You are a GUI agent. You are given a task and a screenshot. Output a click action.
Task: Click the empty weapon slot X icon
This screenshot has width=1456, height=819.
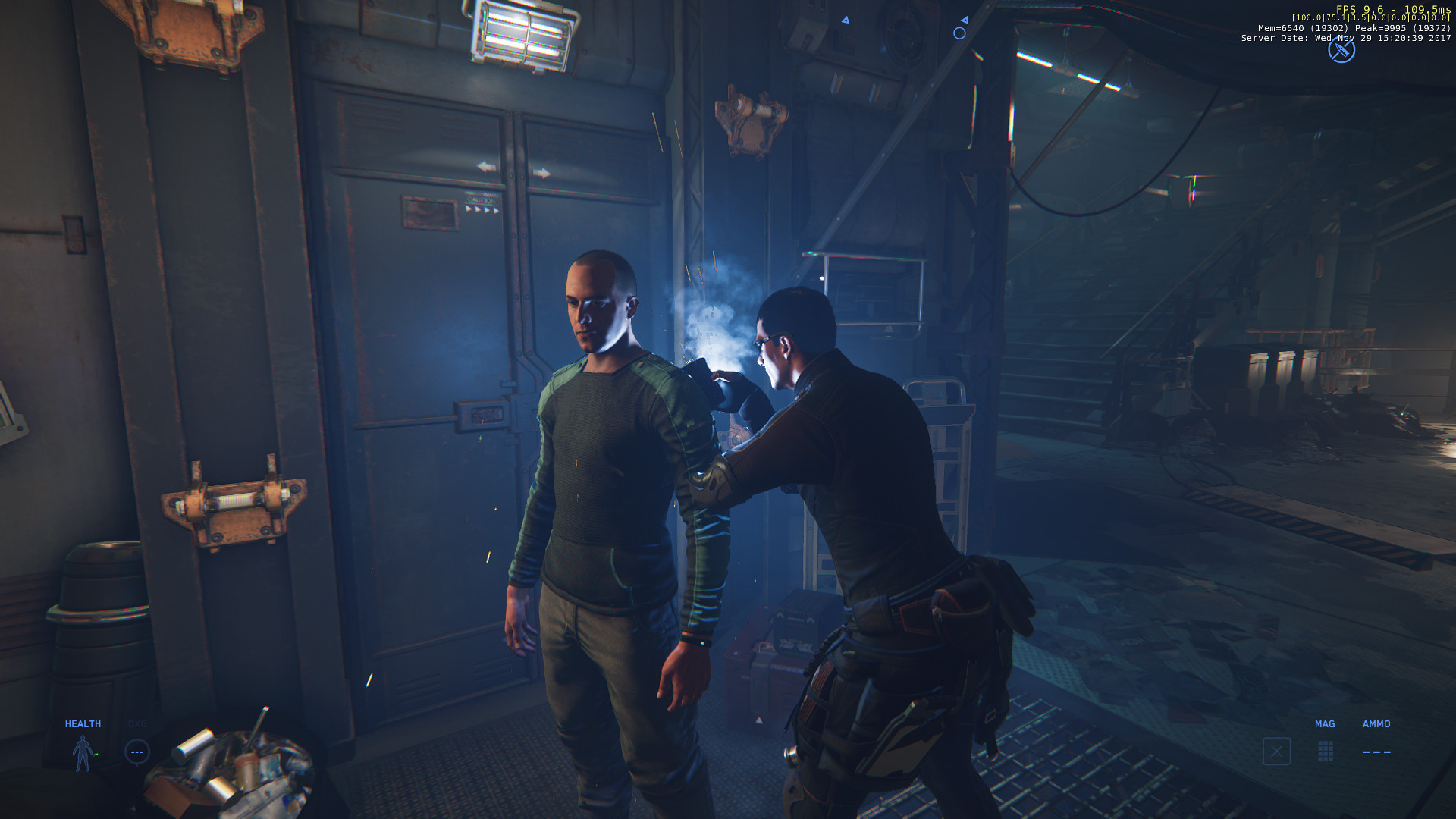[x=1277, y=752]
